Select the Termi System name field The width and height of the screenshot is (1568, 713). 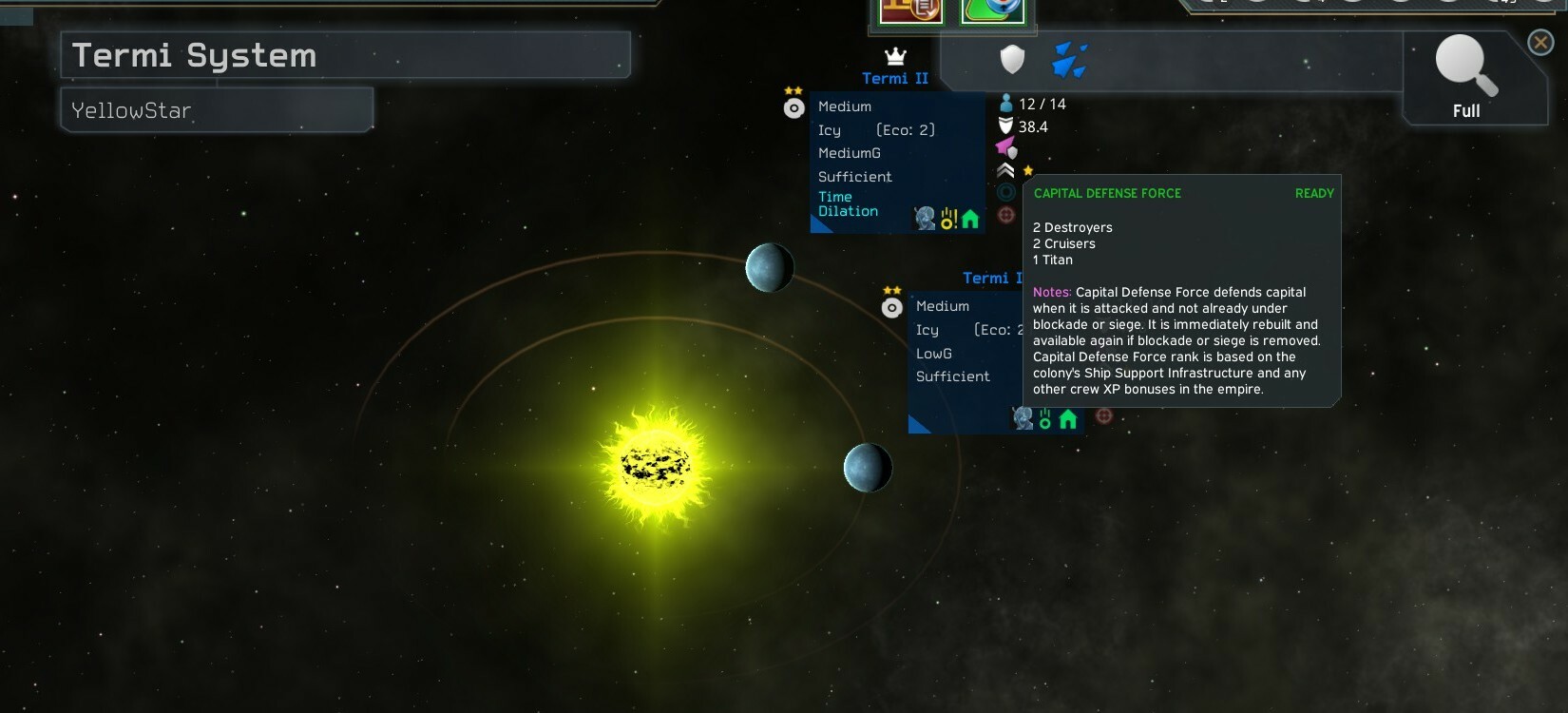[345, 55]
